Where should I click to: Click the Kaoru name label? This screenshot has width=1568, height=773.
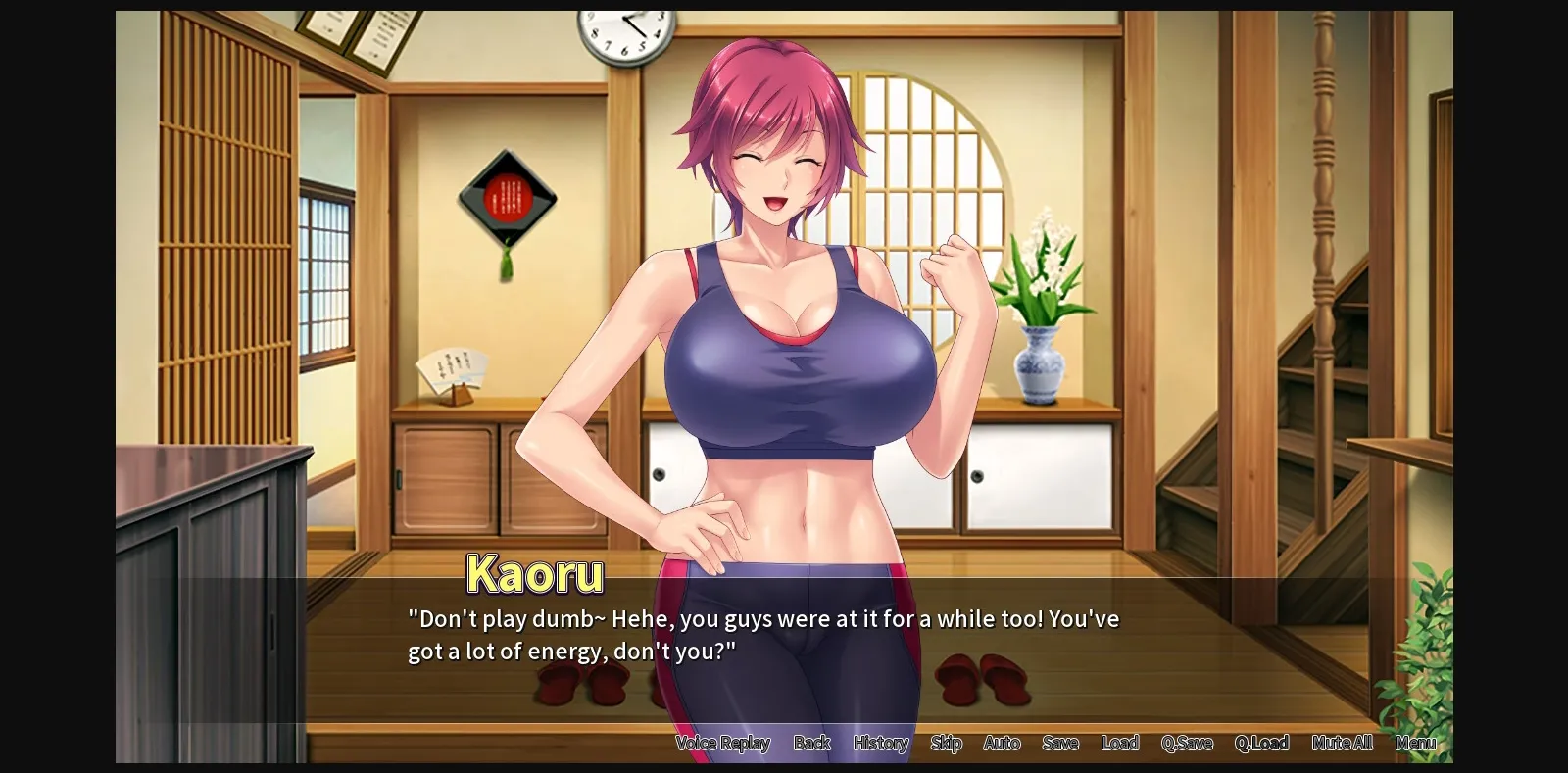[535, 575]
